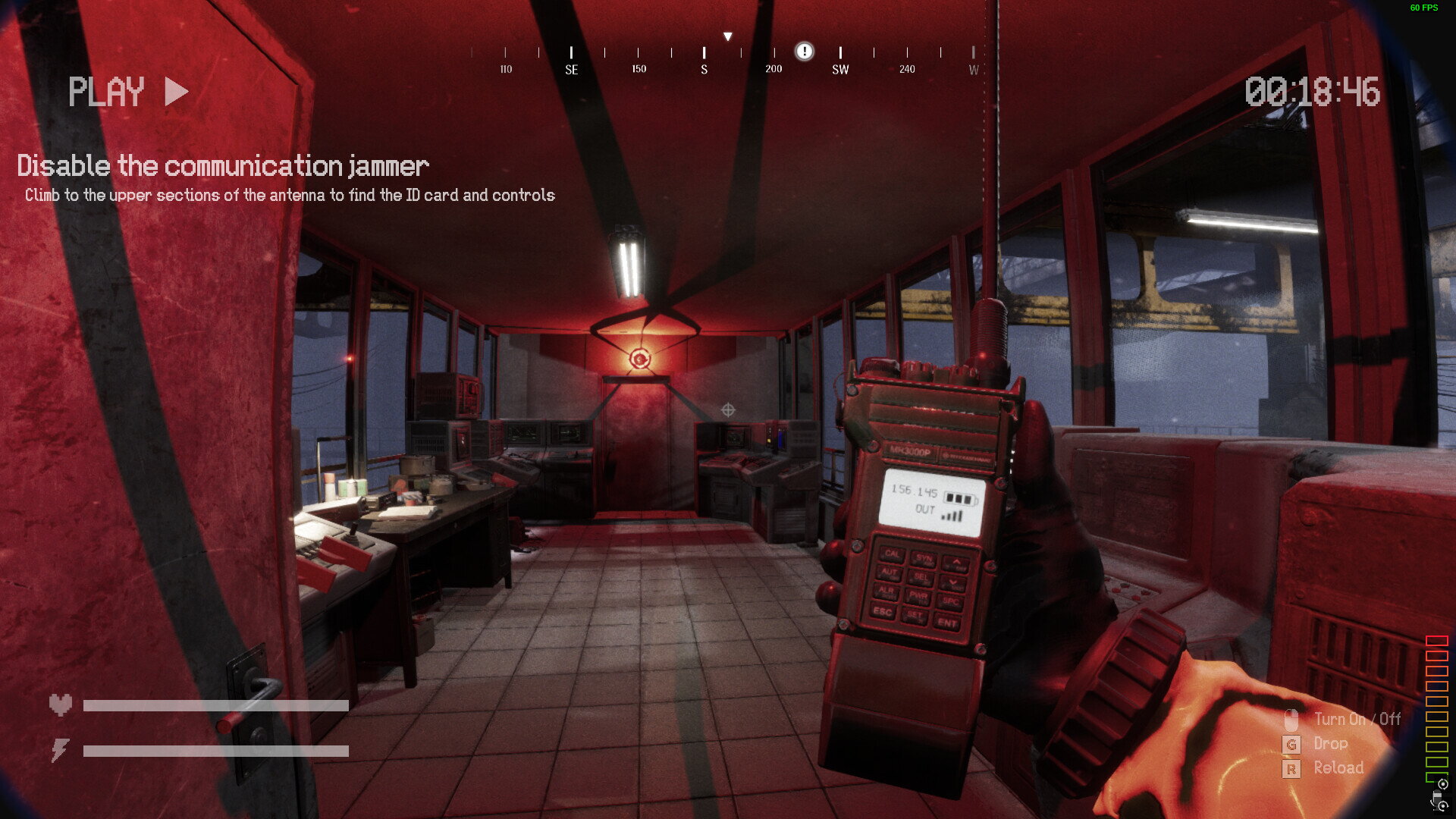Click the exclamation objective marker on the compass

804,51
